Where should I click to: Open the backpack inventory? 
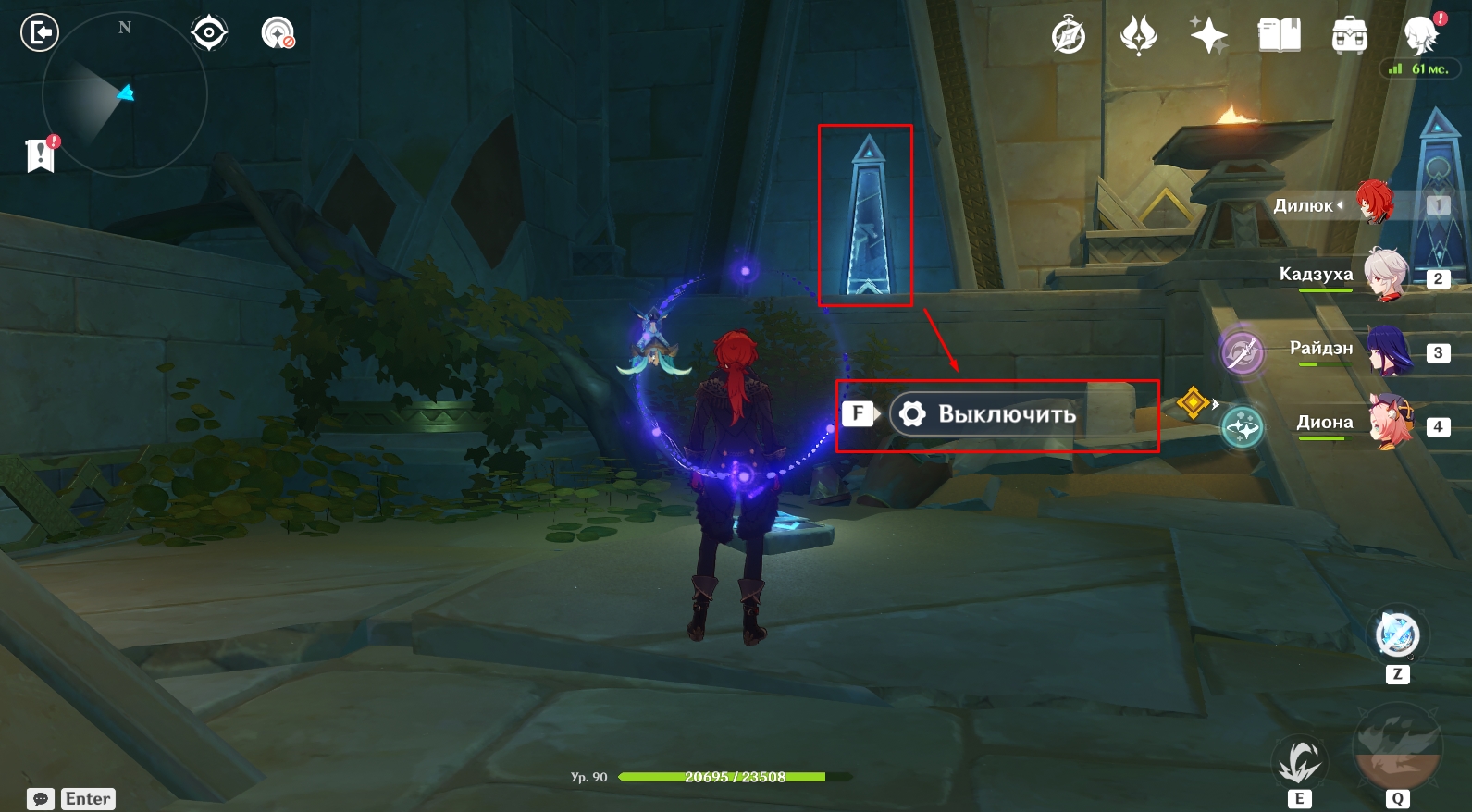tap(1350, 37)
